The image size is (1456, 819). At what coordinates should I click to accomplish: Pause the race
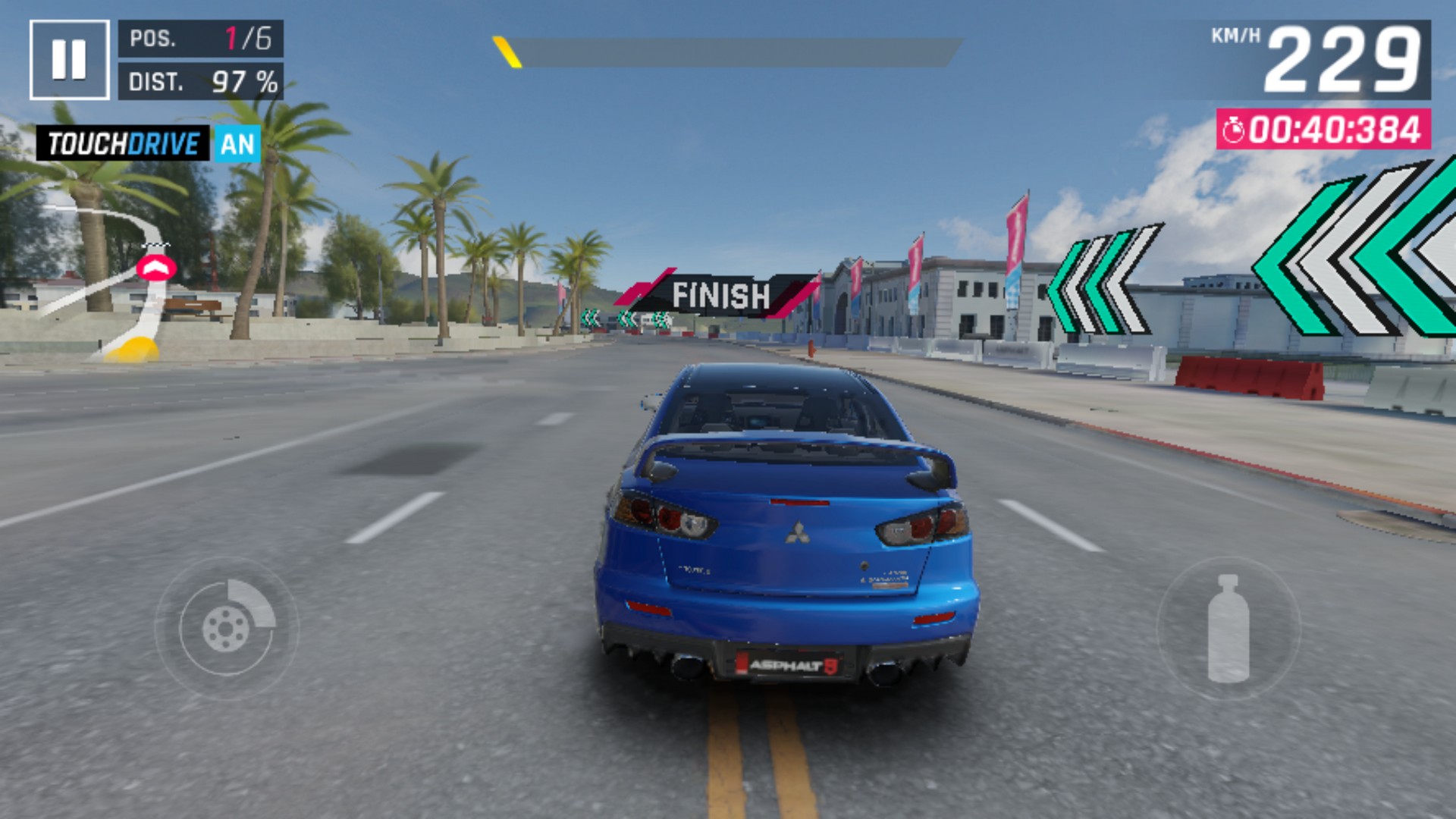coord(69,60)
